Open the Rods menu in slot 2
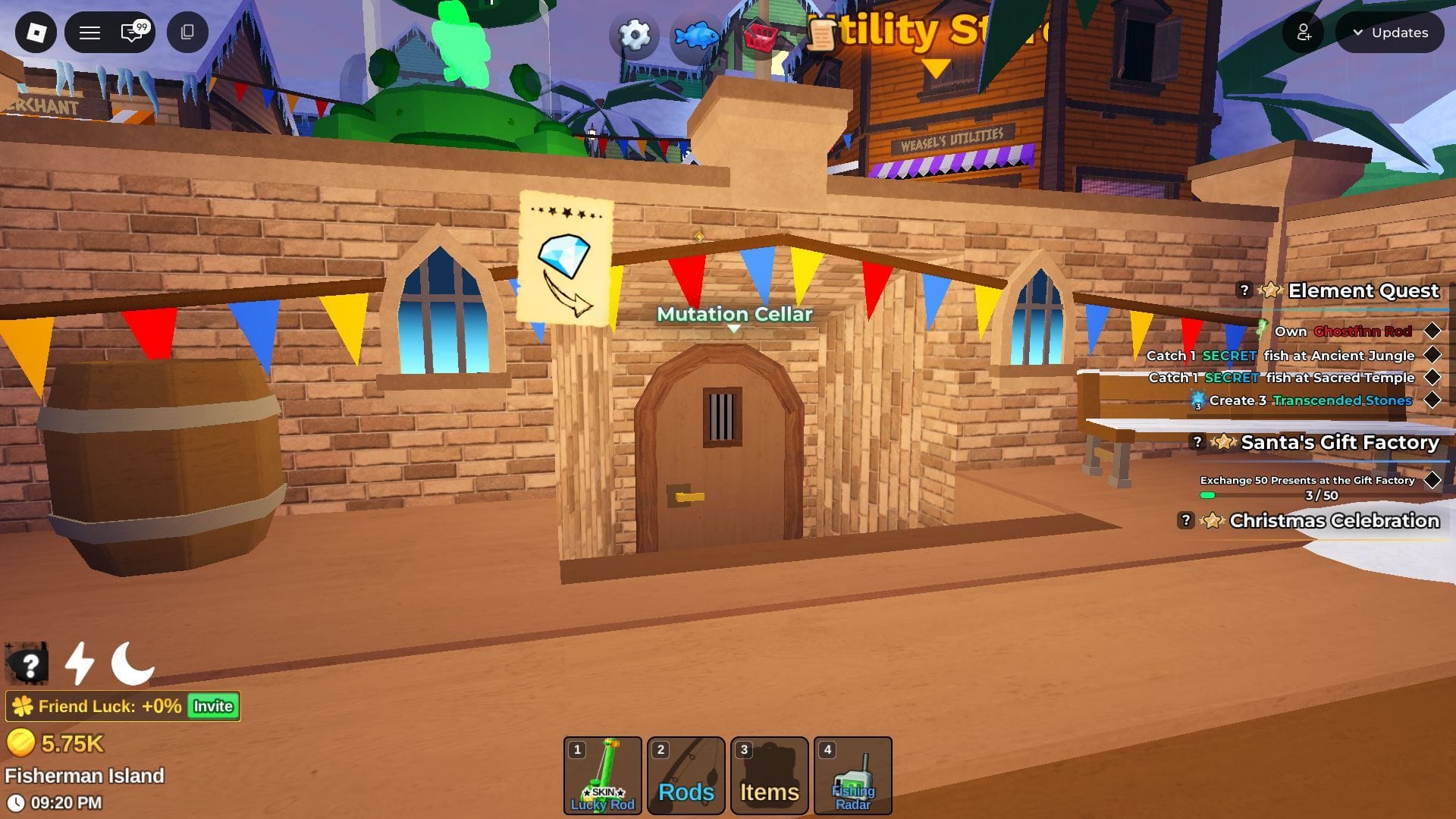 click(686, 775)
